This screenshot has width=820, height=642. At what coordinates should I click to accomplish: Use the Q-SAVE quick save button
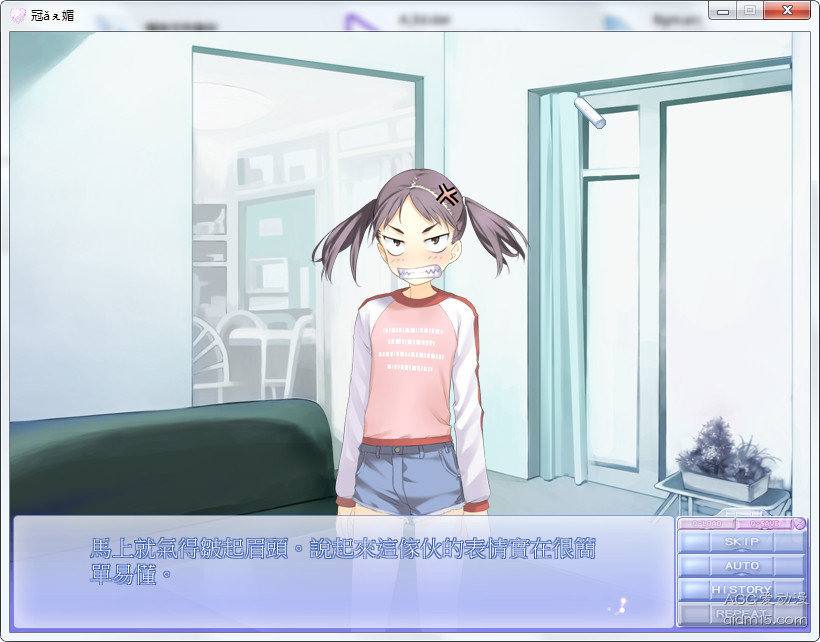click(x=763, y=523)
